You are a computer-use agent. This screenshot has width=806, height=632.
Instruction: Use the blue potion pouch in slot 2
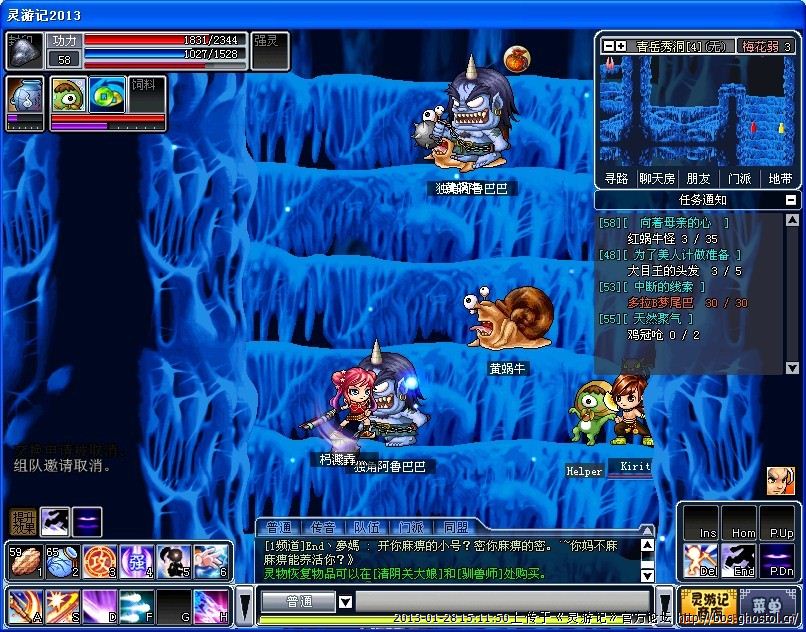(61, 561)
